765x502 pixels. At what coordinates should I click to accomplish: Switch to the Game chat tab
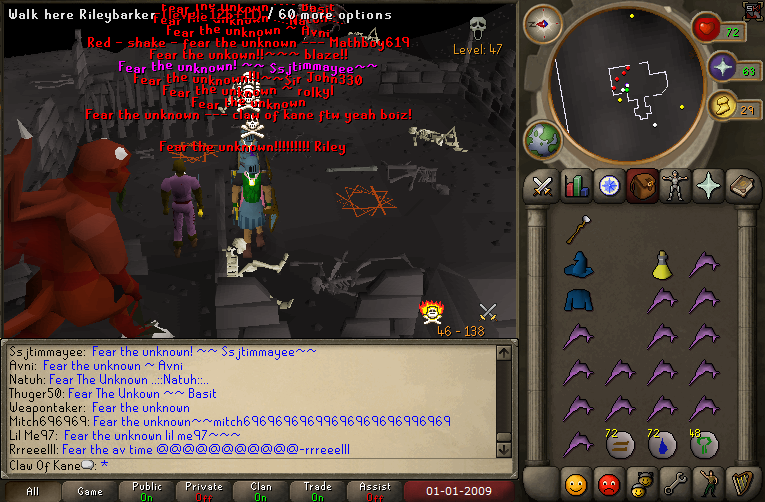click(x=90, y=492)
